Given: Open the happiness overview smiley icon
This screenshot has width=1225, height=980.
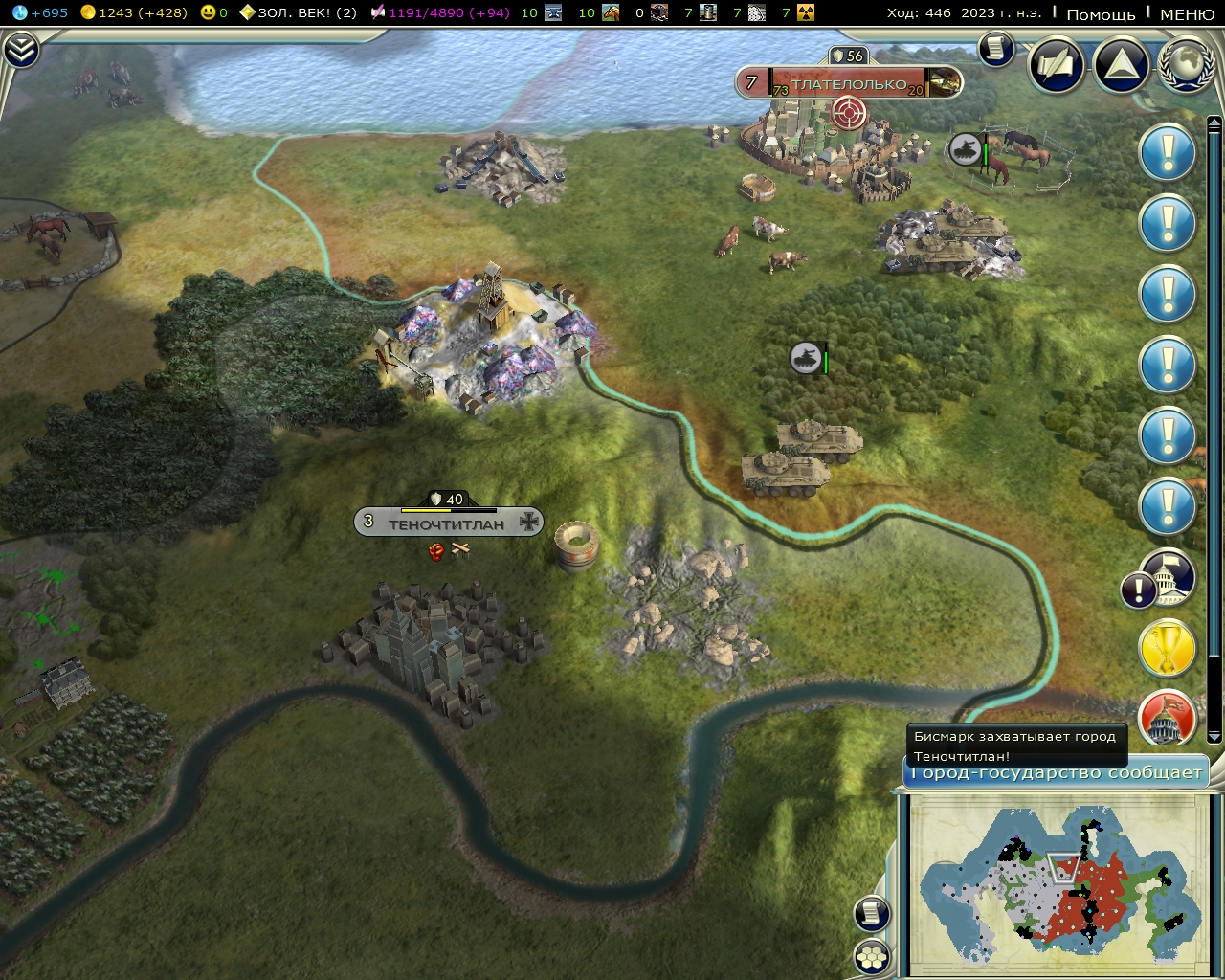Looking at the screenshot, I should pyautogui.click(x=206, y=13).
